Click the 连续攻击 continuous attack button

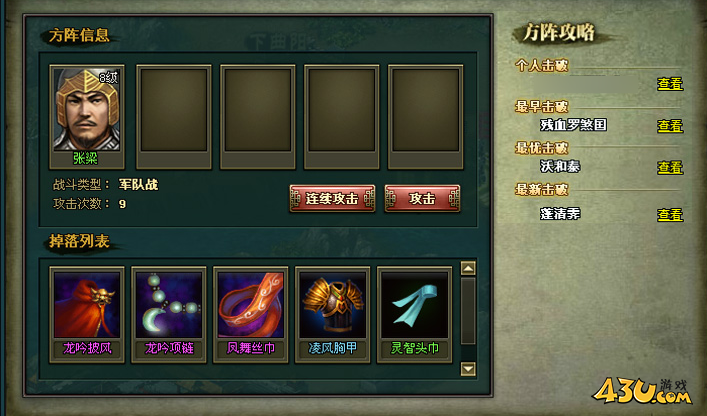click(332, 198)
